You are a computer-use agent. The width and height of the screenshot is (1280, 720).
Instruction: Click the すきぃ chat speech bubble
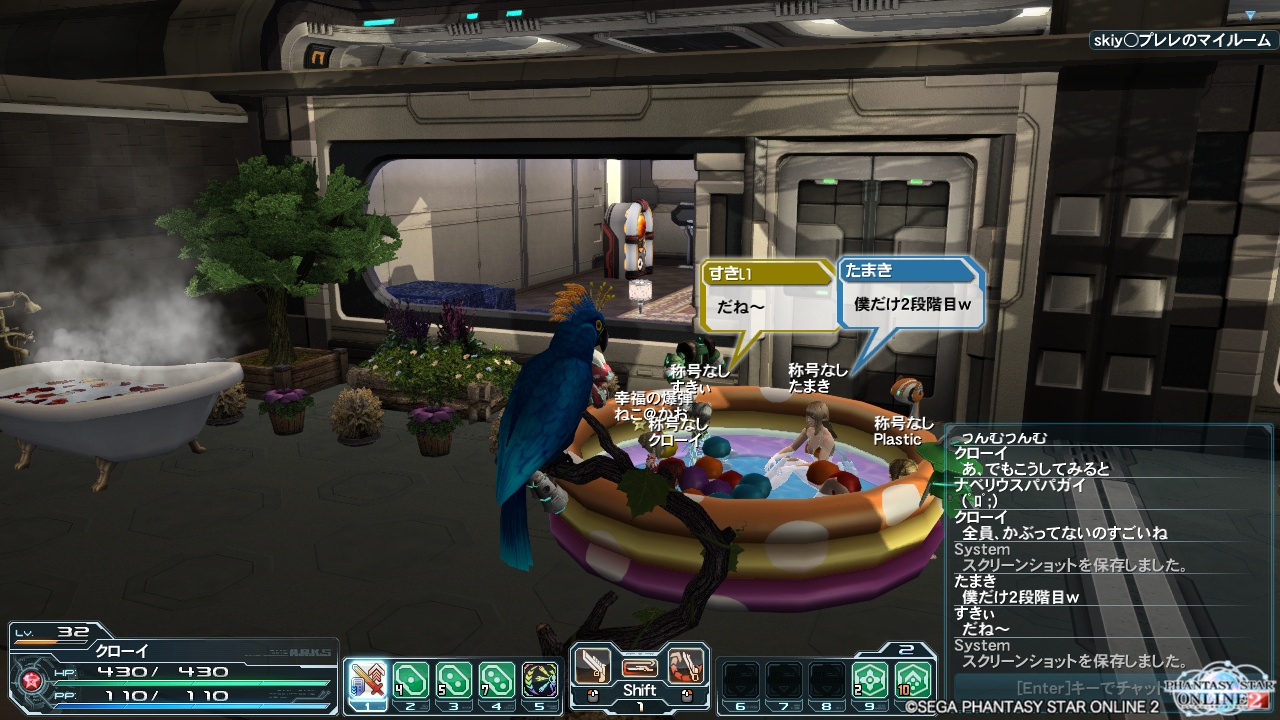[767, 298]
